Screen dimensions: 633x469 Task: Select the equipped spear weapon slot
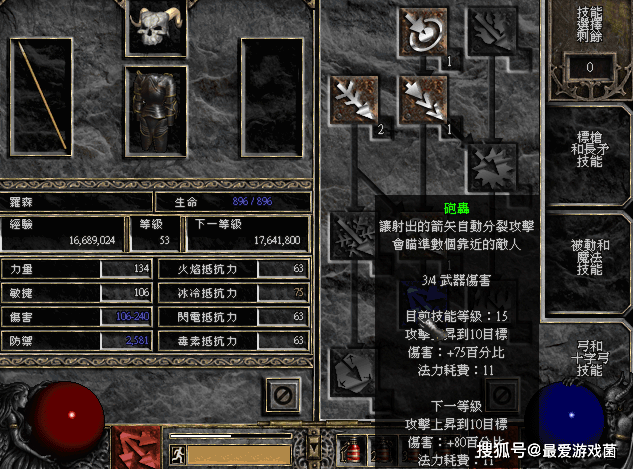pyautogui.click(x=40, y=92)
